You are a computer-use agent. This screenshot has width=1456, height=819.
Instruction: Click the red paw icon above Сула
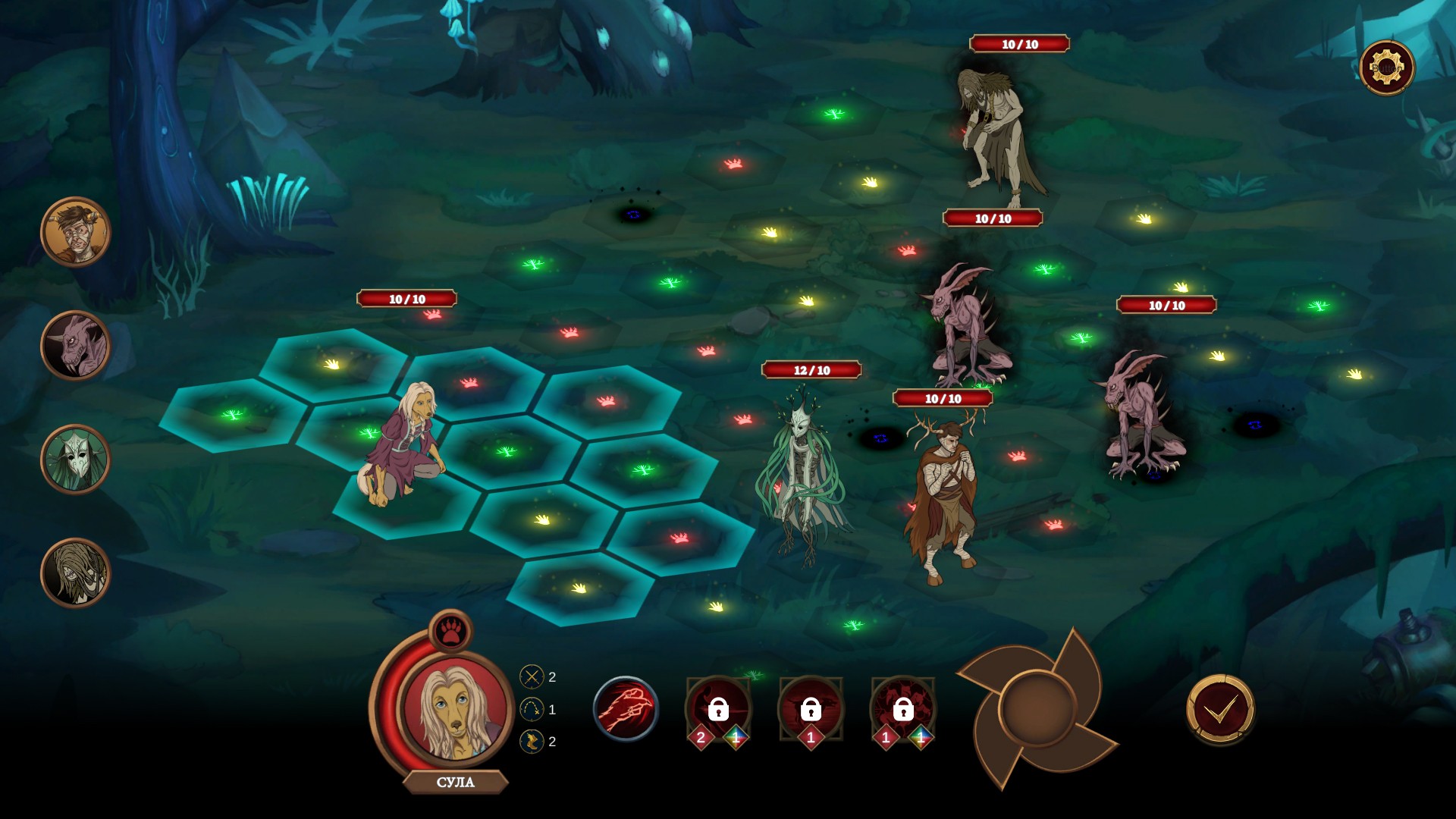click(x=451, y=630)
